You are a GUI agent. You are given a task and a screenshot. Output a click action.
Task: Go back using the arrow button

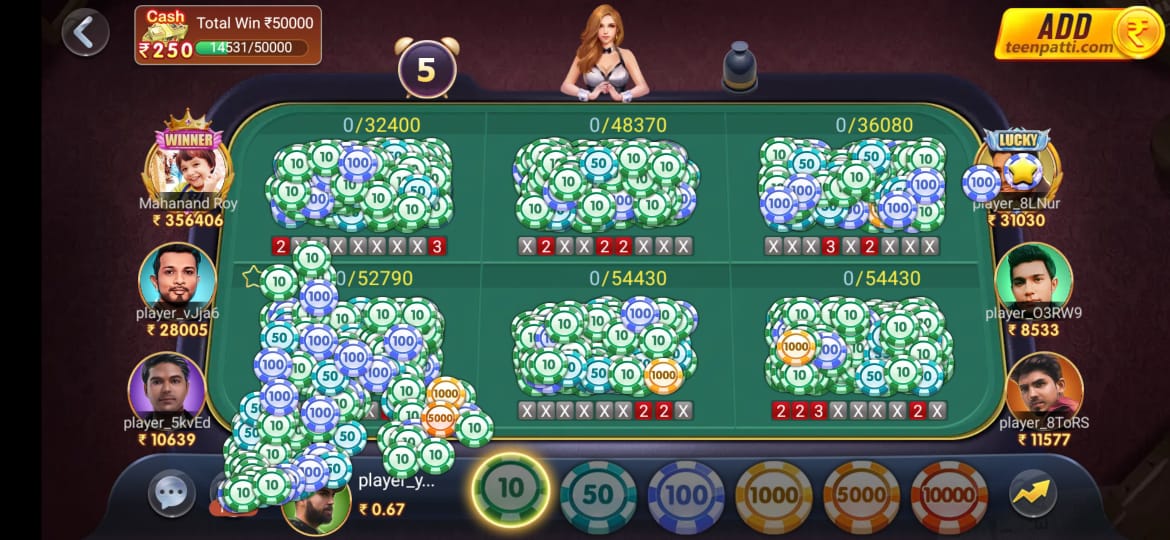(84, 33)
